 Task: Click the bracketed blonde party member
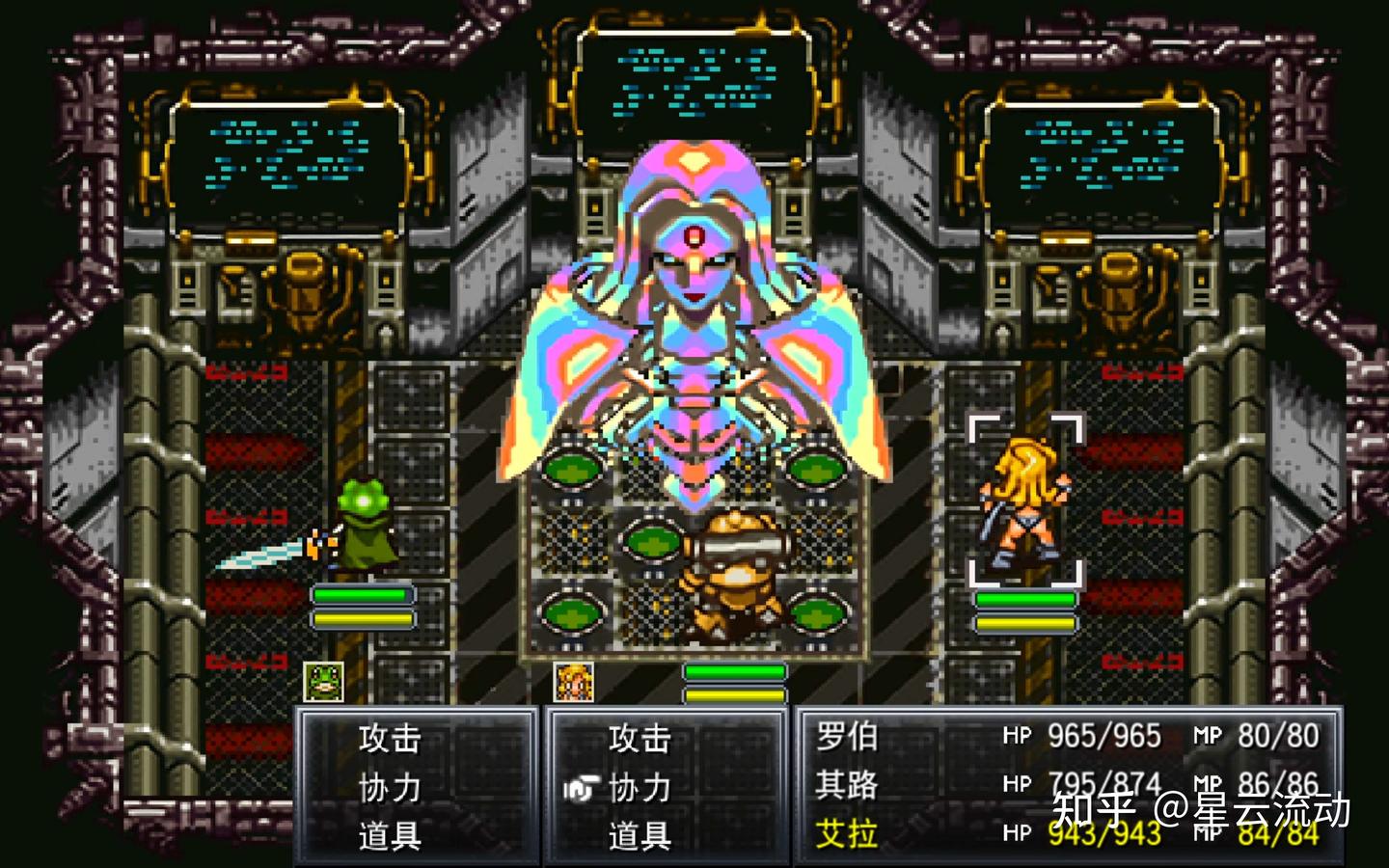1025,502
